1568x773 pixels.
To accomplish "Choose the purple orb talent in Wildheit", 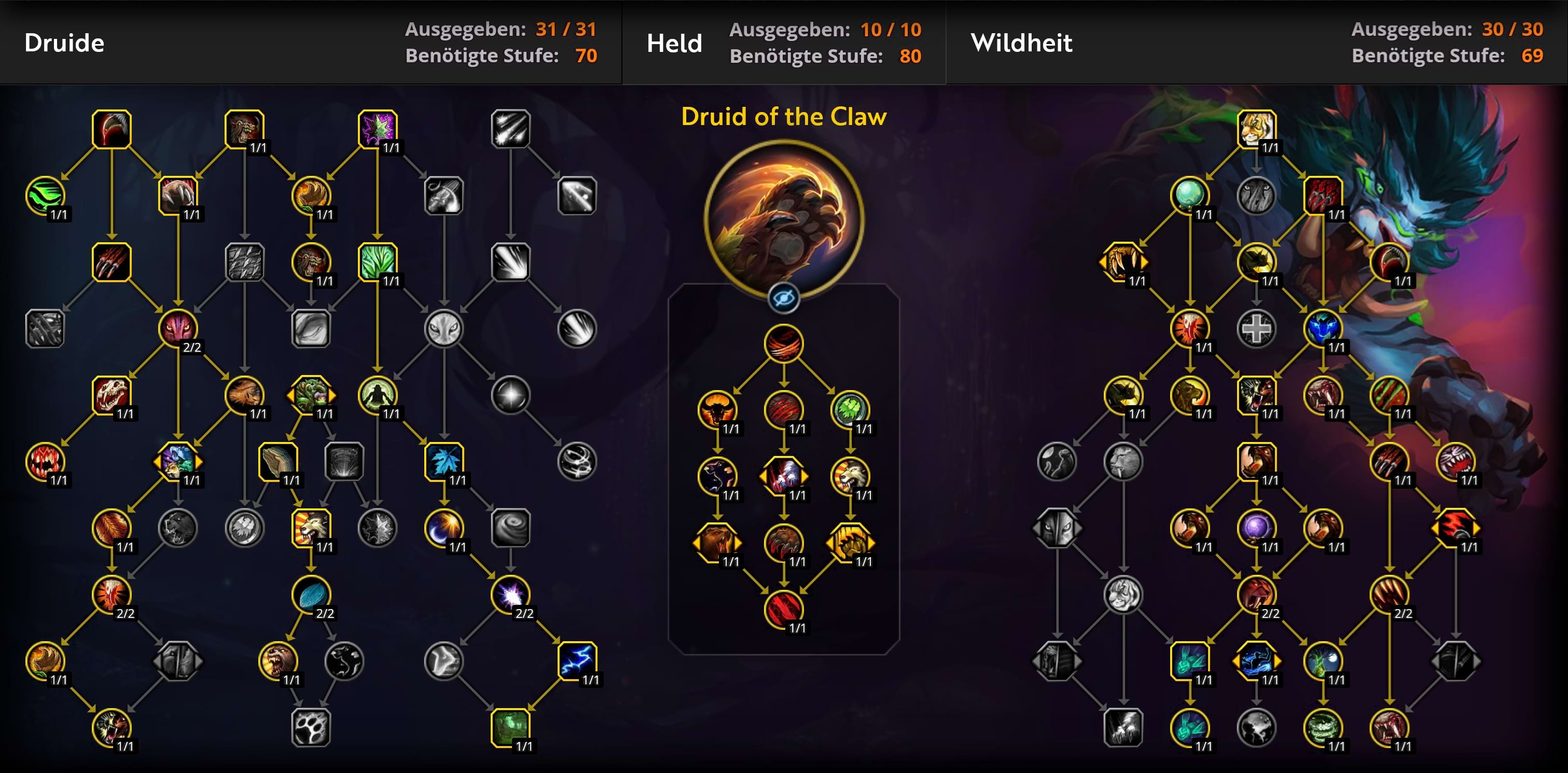I will (1256, 528).
